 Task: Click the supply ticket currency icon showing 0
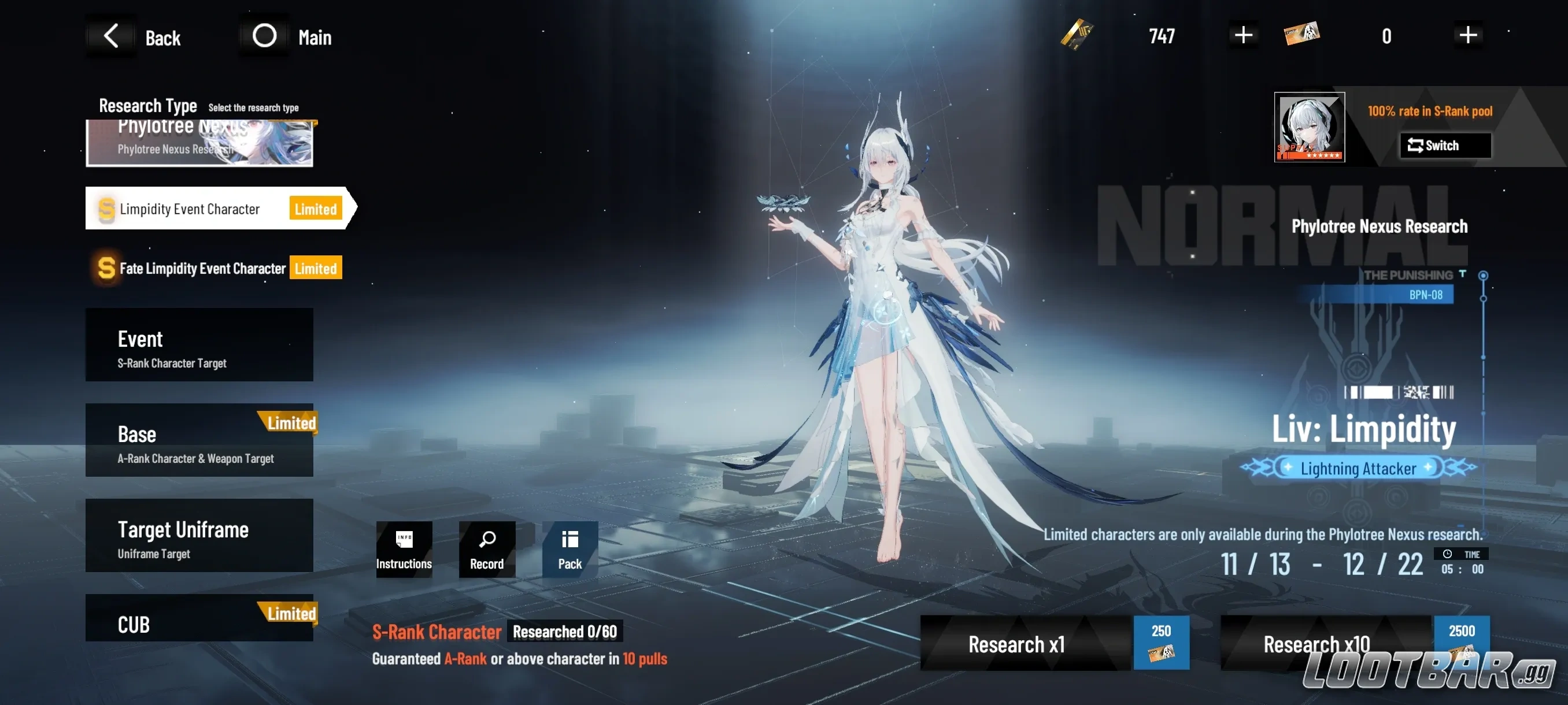coord(1303,35)
